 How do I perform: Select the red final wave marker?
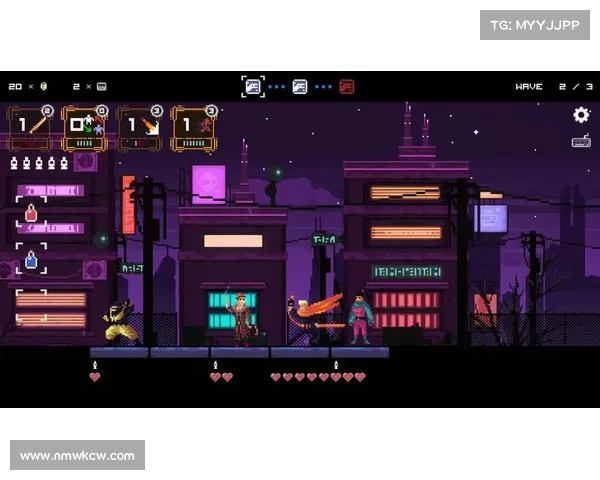click(x=346, y=87)
